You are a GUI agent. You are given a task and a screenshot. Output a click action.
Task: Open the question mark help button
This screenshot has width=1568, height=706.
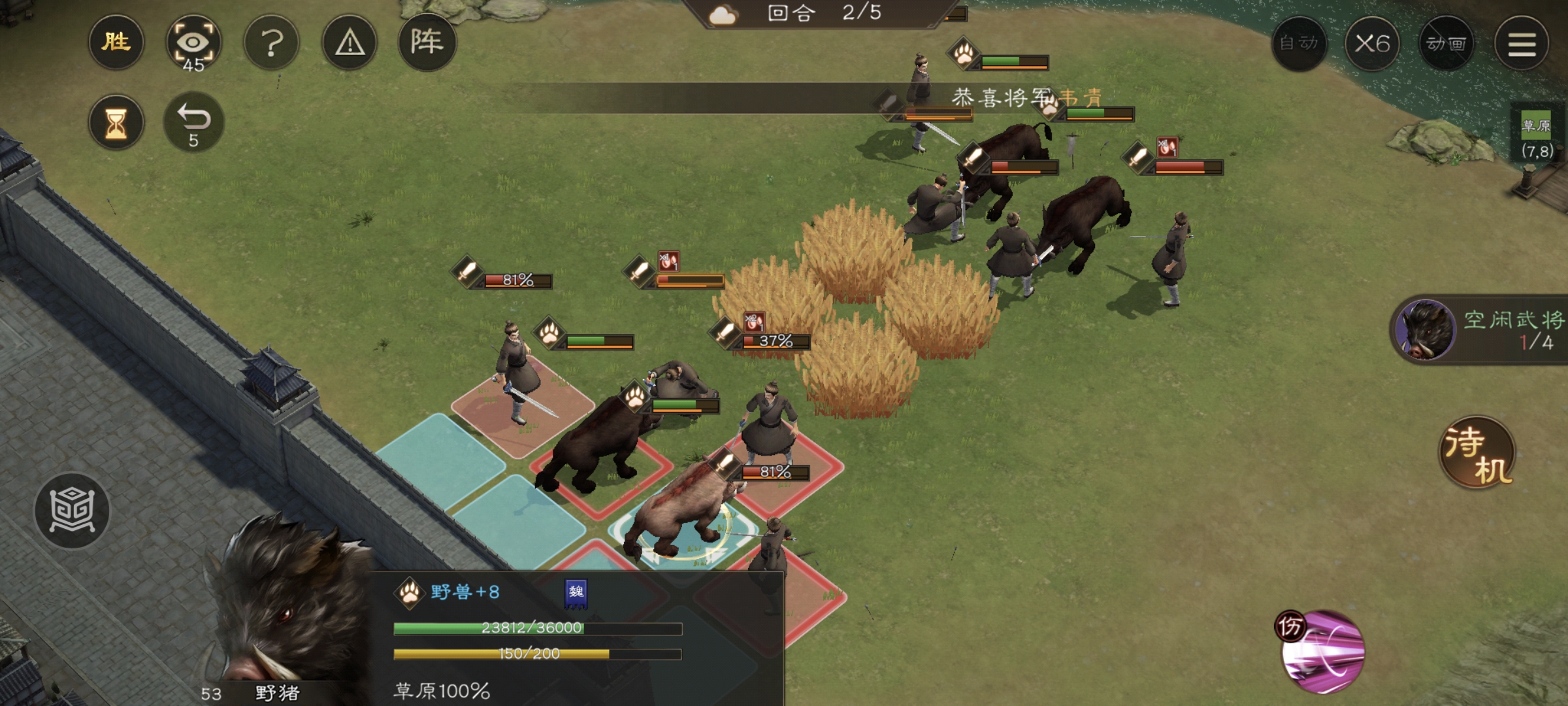[272, 44]
